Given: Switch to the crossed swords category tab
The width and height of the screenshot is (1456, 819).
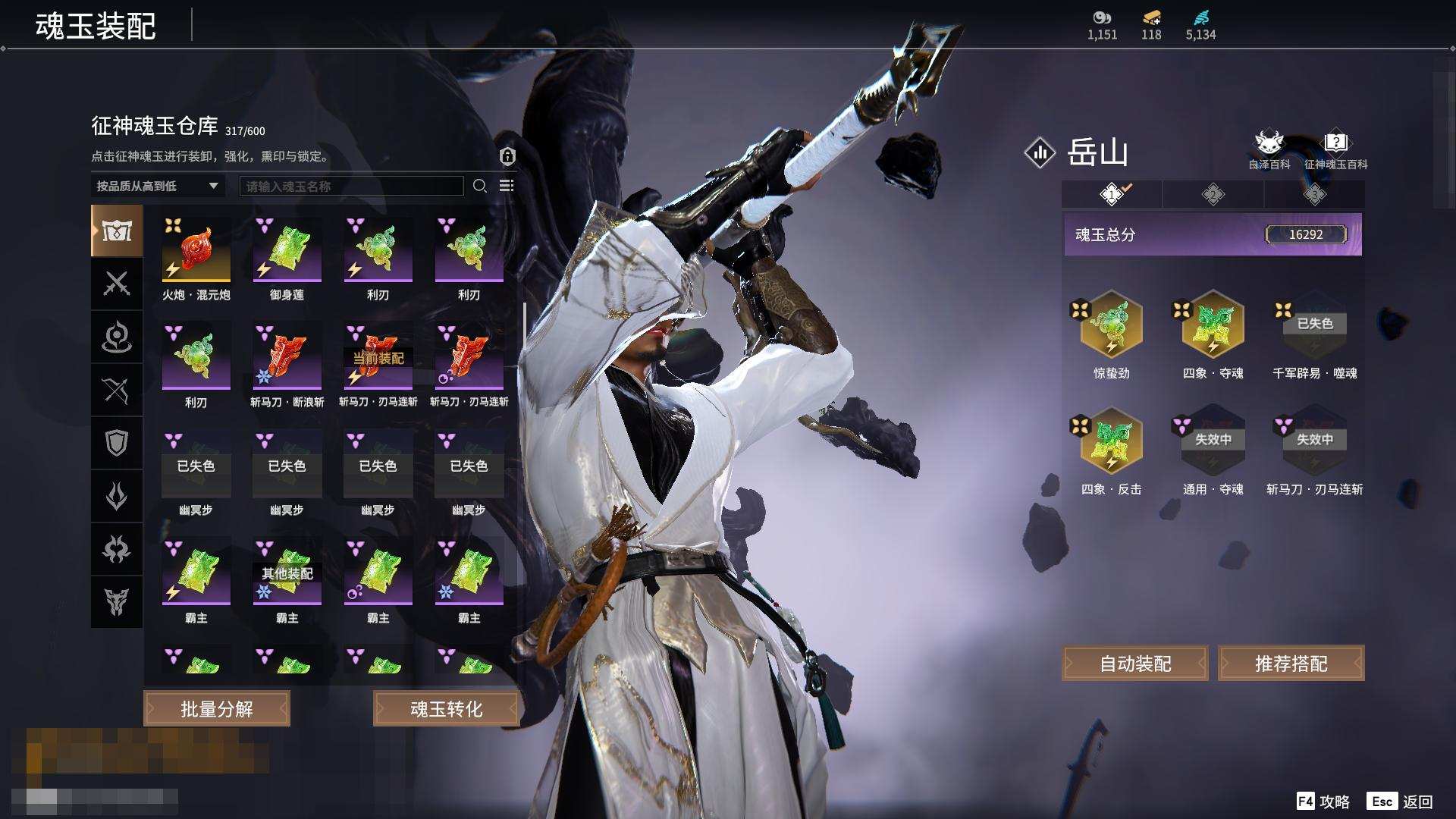Looking at the screenshot, I should (x=117, y=284).
